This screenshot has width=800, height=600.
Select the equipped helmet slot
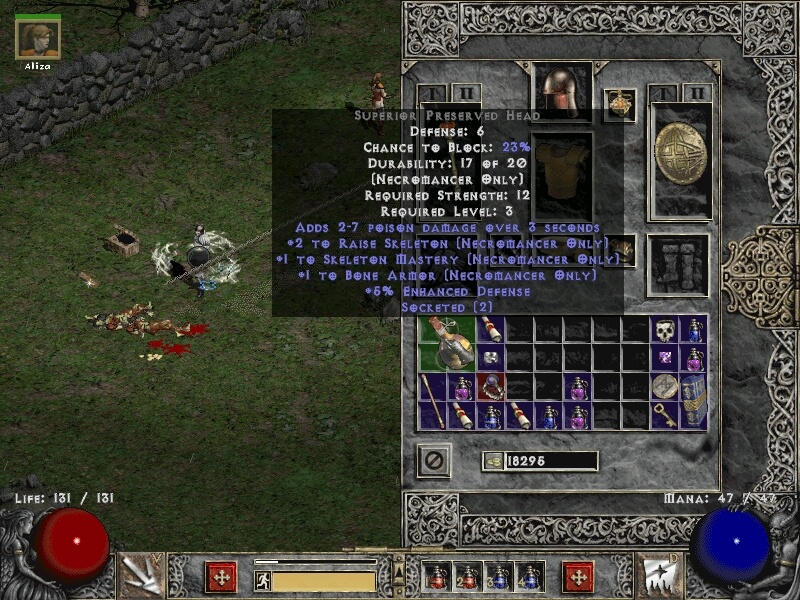tap(562, 92)
